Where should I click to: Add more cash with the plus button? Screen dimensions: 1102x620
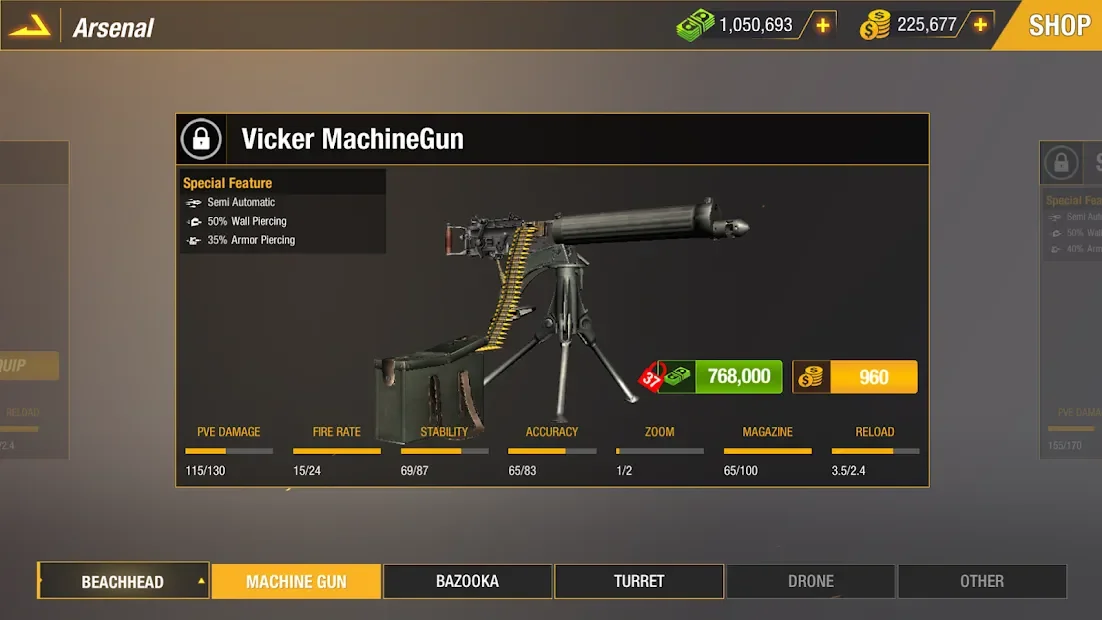tap(823, 25)
